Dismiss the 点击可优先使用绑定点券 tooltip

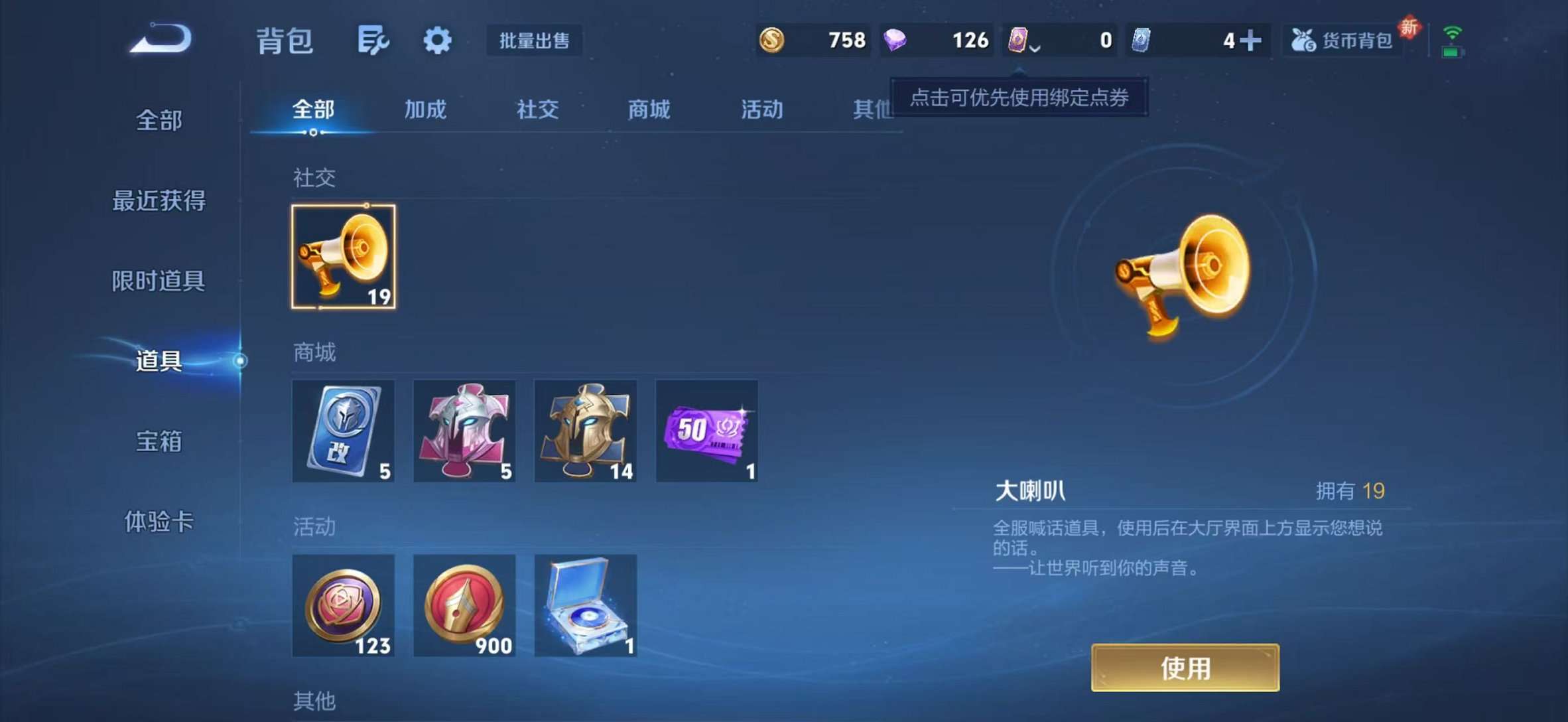point(1019,96)
